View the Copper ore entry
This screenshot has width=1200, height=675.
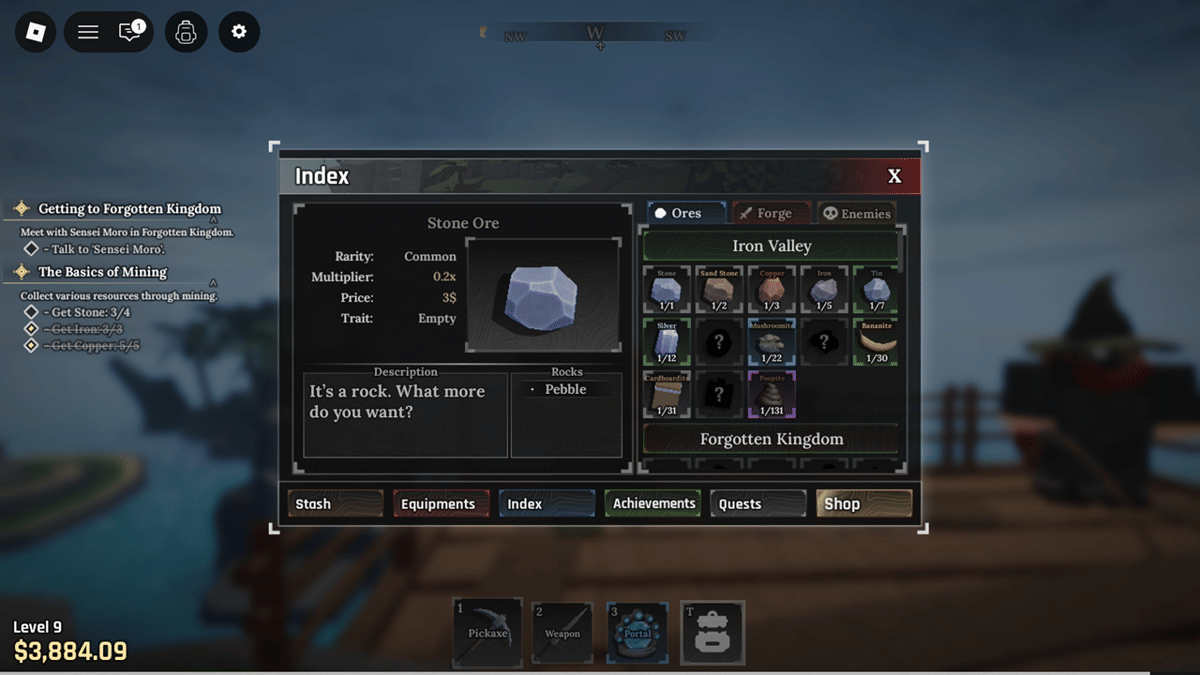click(x=771, y=290)
